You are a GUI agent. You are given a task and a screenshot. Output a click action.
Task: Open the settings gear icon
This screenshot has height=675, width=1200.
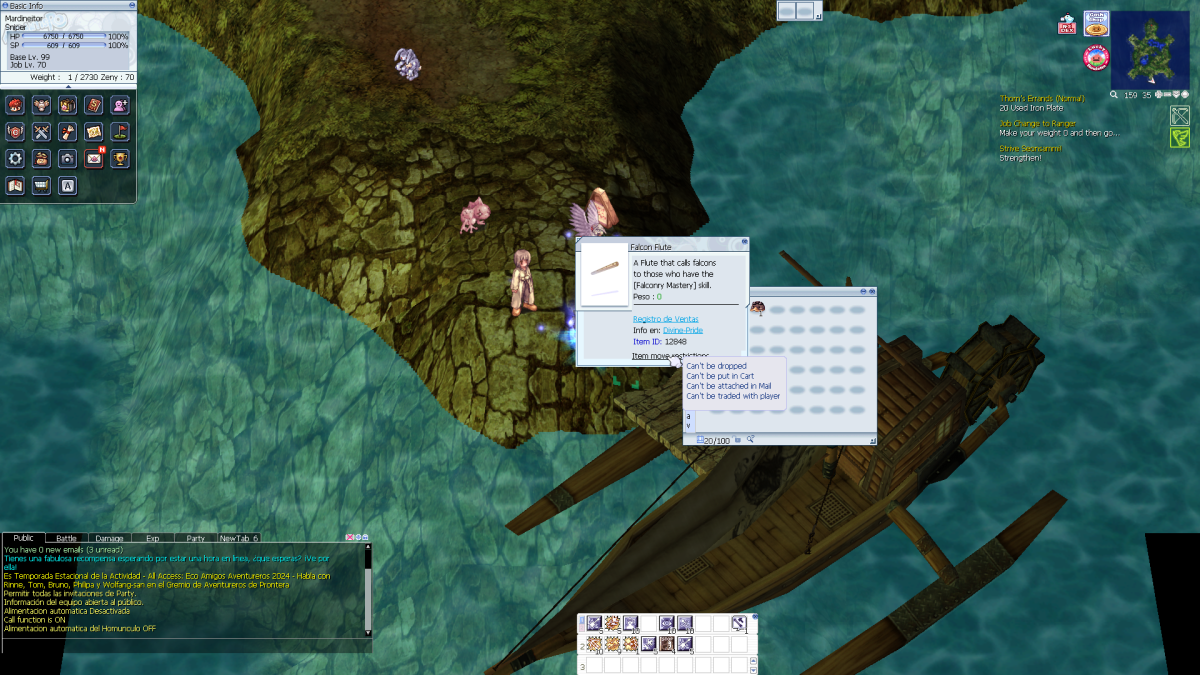pos(15,158)
